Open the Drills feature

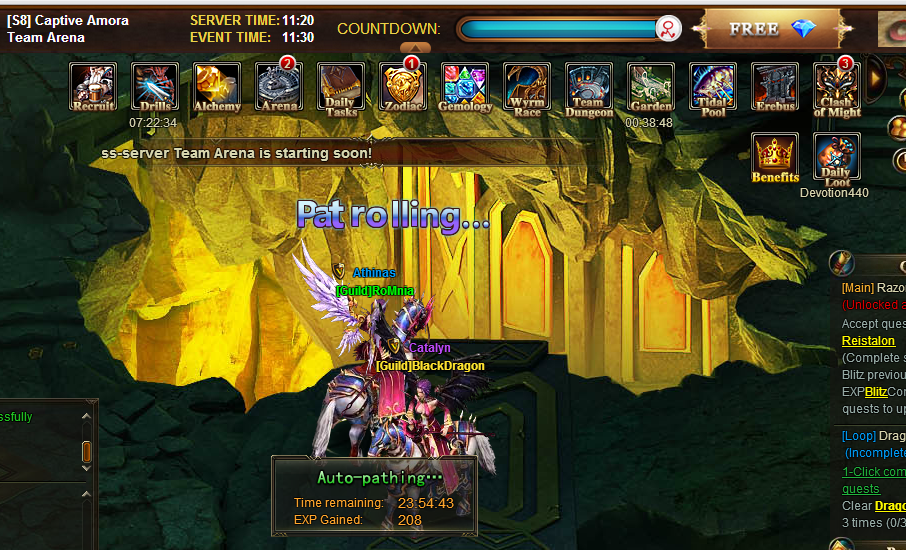(x=155, y=86)
